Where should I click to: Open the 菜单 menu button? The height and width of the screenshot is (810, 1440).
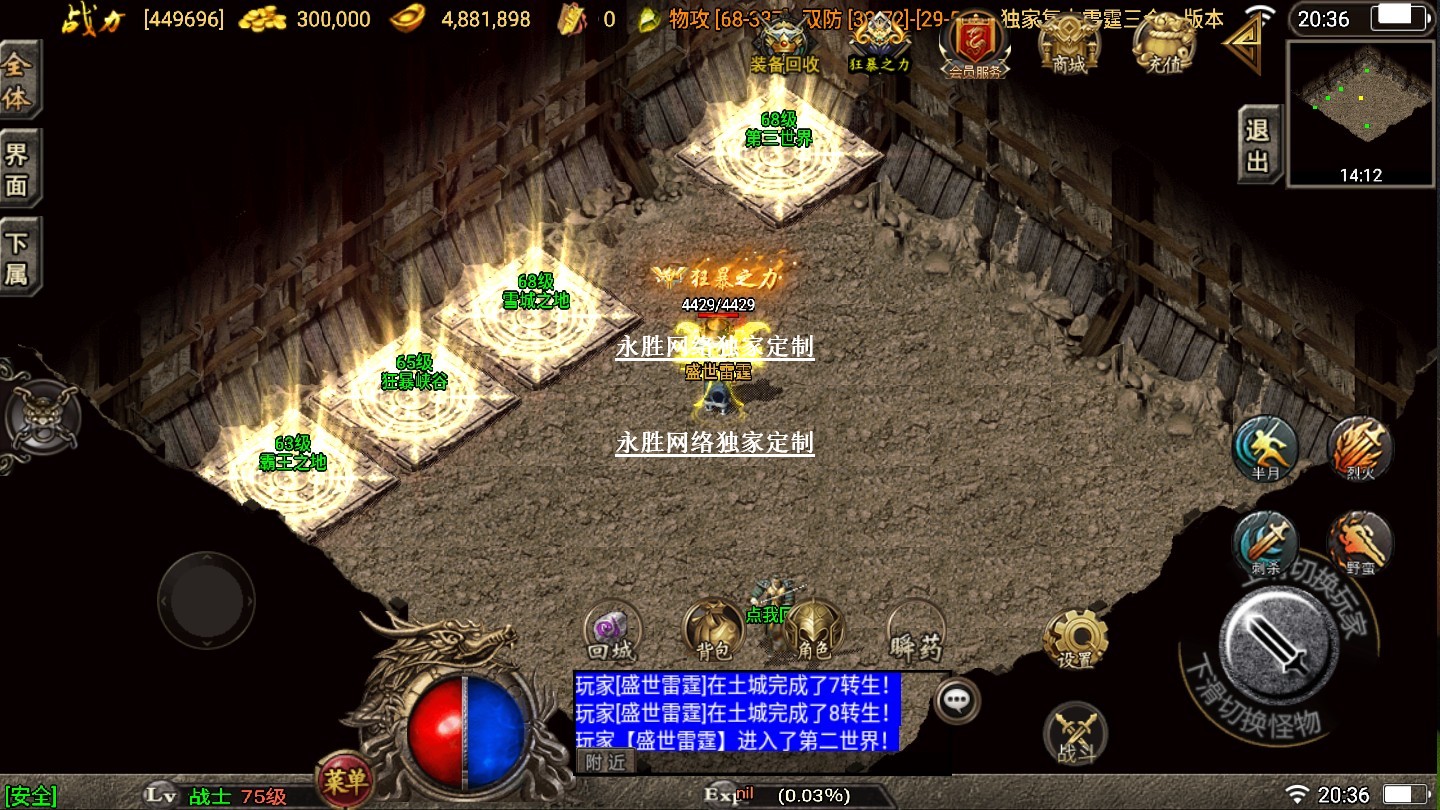tap(344, 777)
